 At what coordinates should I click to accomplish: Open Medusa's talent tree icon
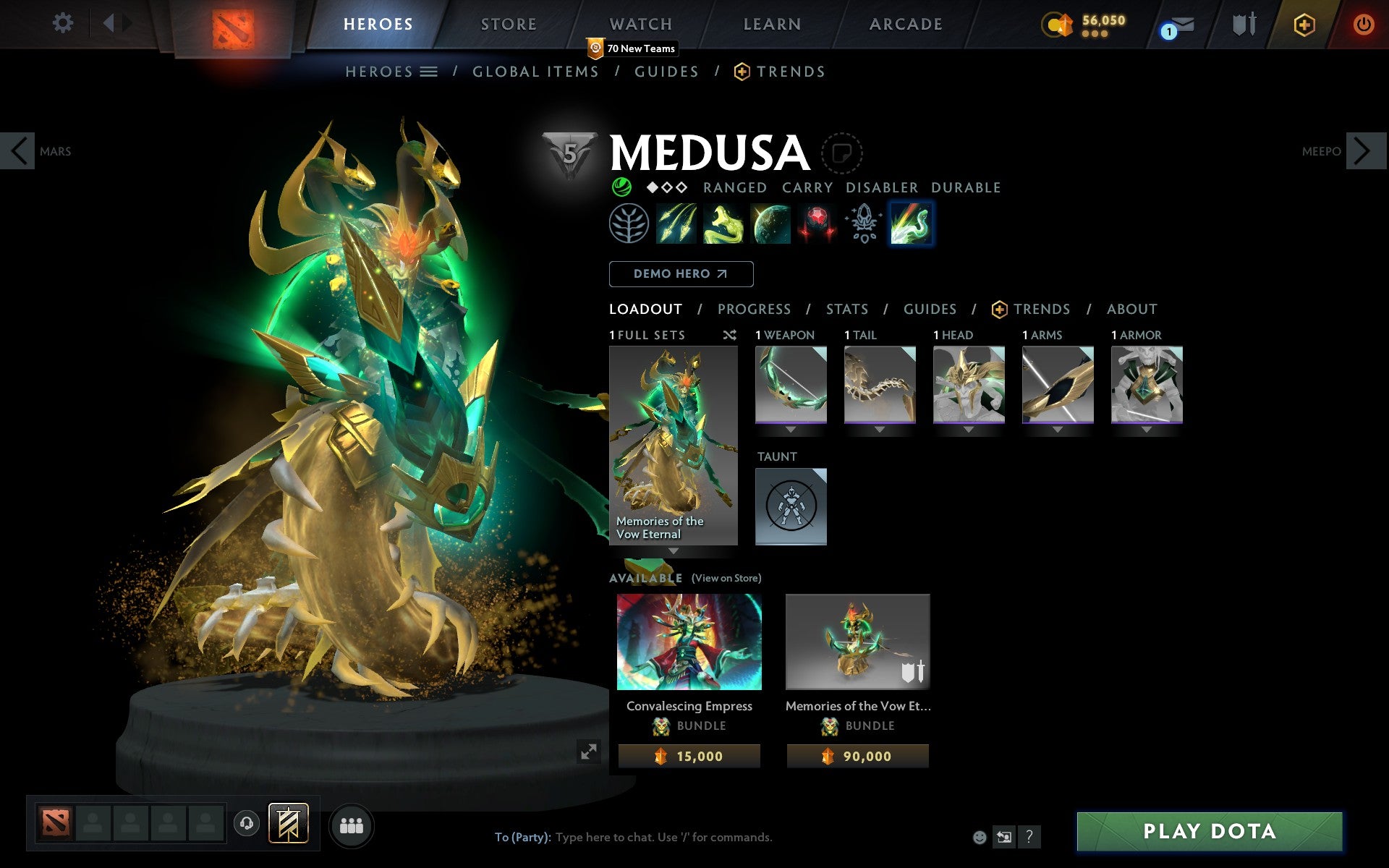tap(629, 224)
